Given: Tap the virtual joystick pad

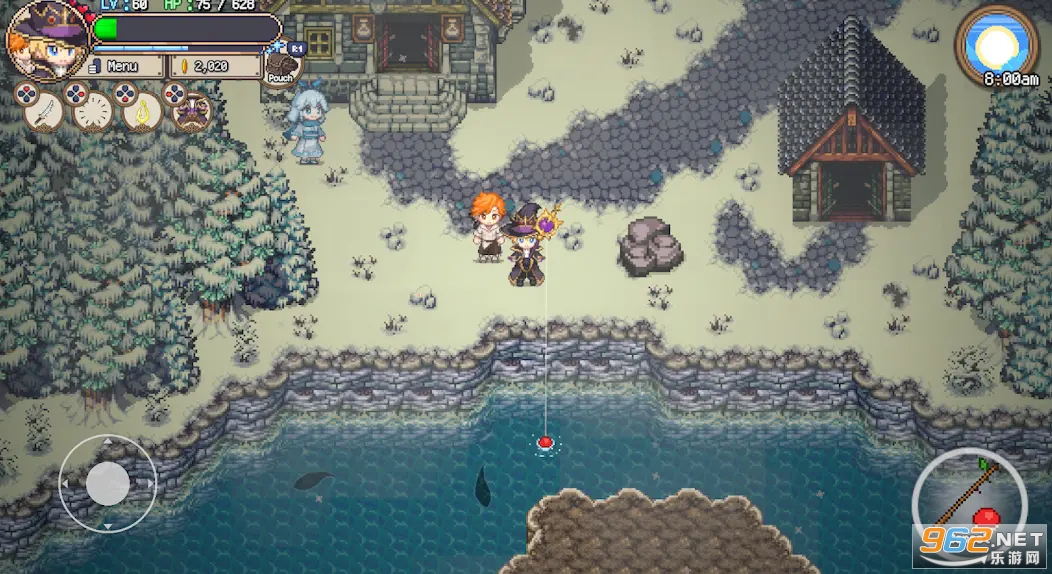Looking at the screenshot, I should coord(107,484).
